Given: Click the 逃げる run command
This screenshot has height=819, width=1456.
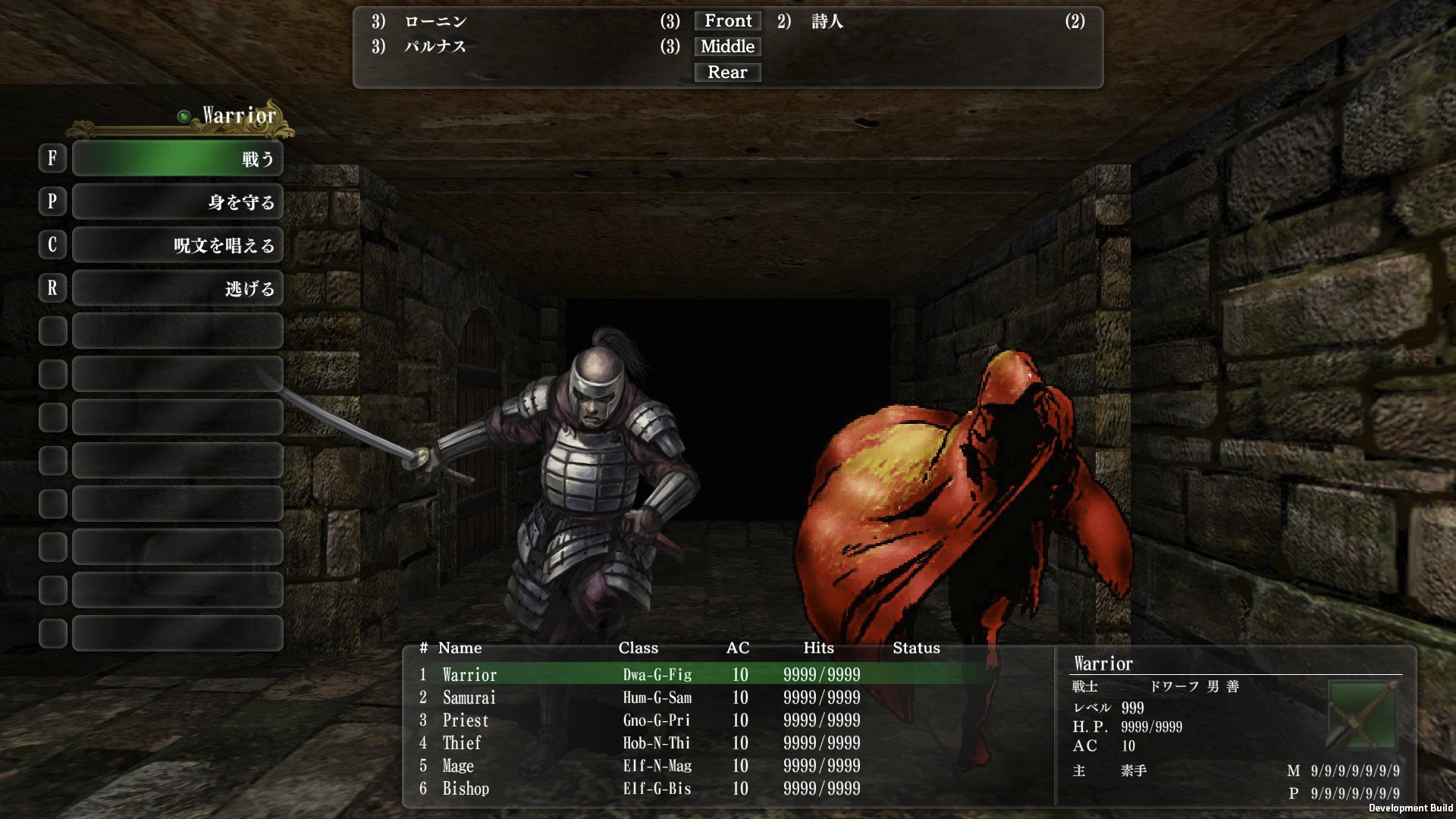Looking at the screenshot, I should coord(177,287).
